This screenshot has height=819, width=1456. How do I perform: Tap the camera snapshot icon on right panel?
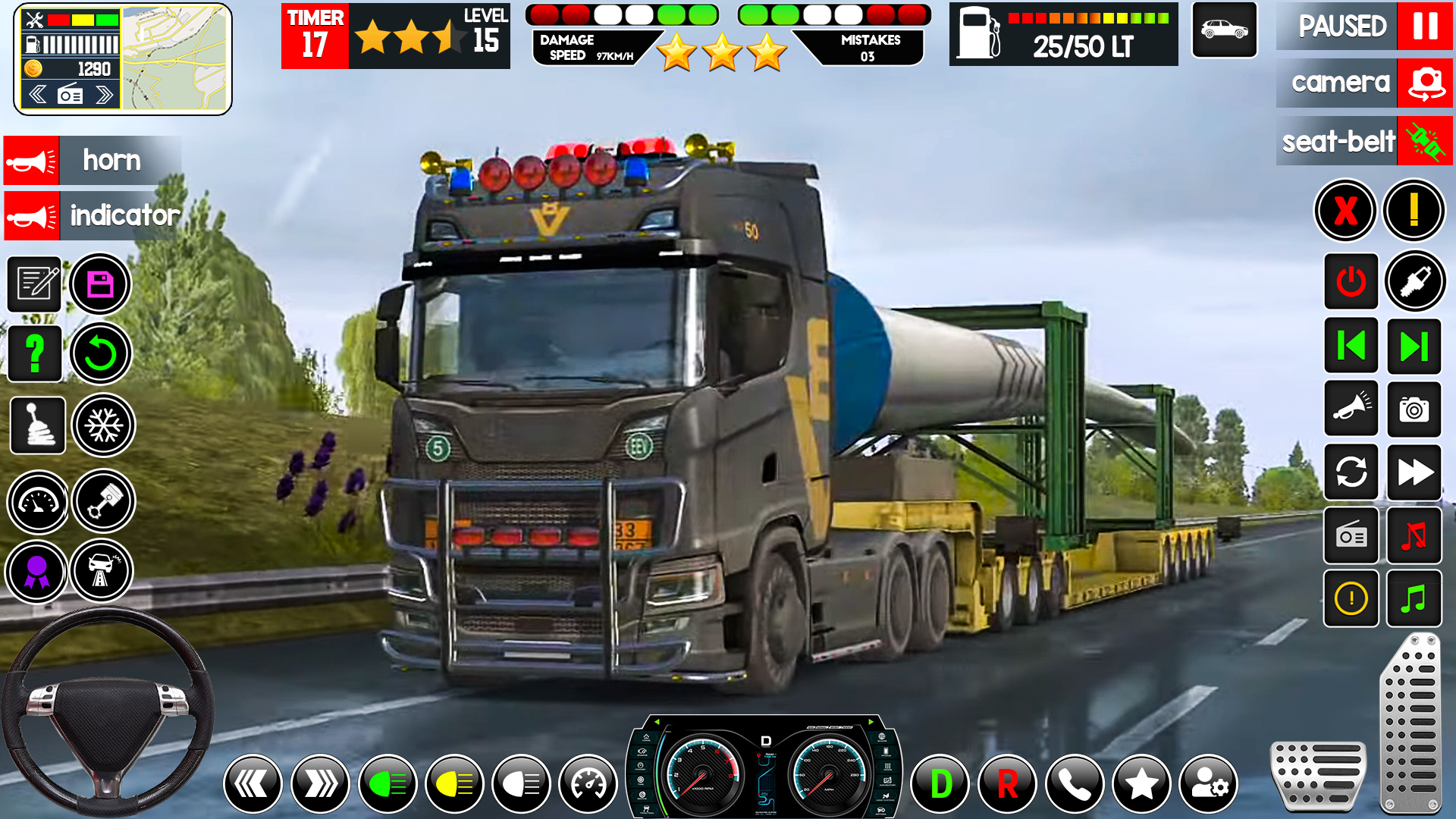1414,410
